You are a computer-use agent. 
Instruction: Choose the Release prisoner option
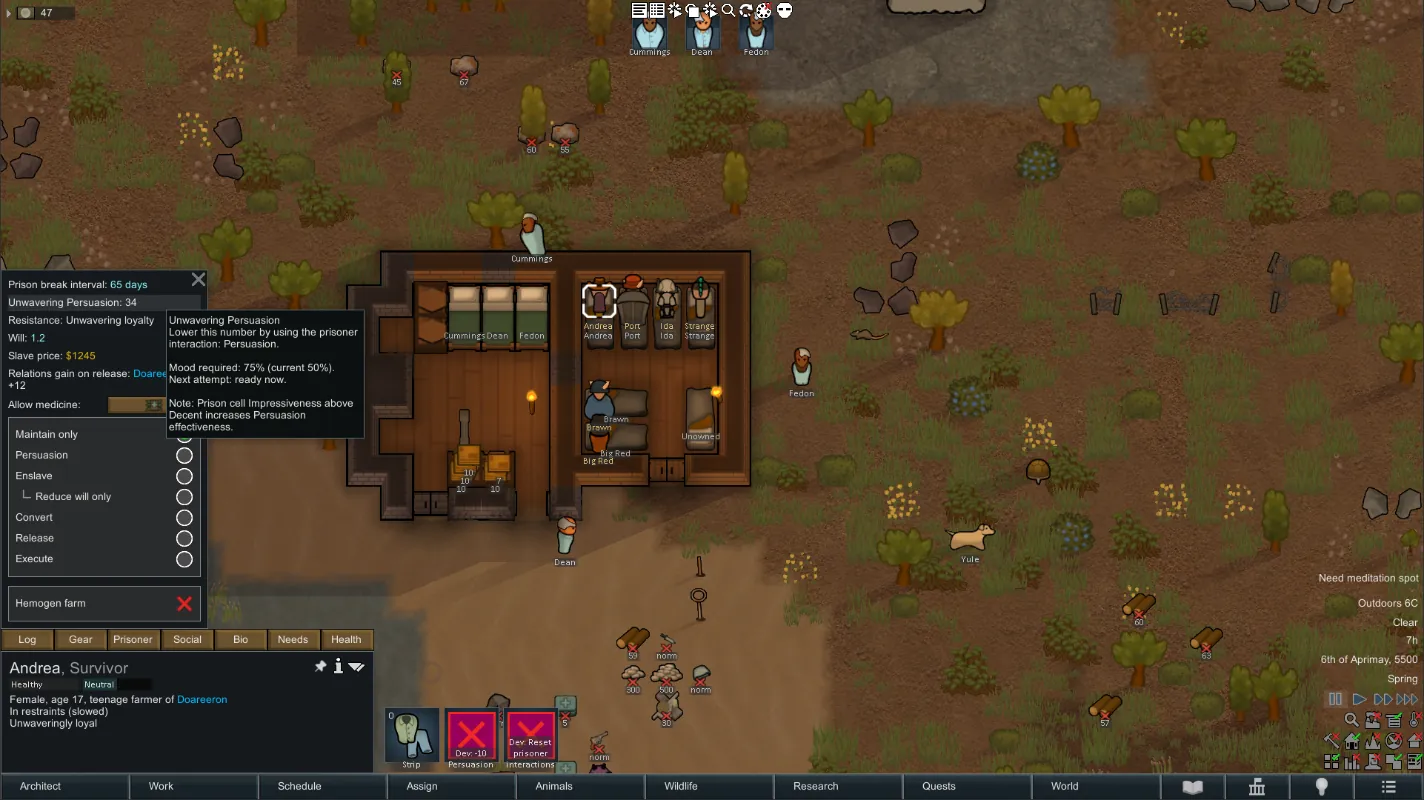pyautogui.click(x=184, y=538)
